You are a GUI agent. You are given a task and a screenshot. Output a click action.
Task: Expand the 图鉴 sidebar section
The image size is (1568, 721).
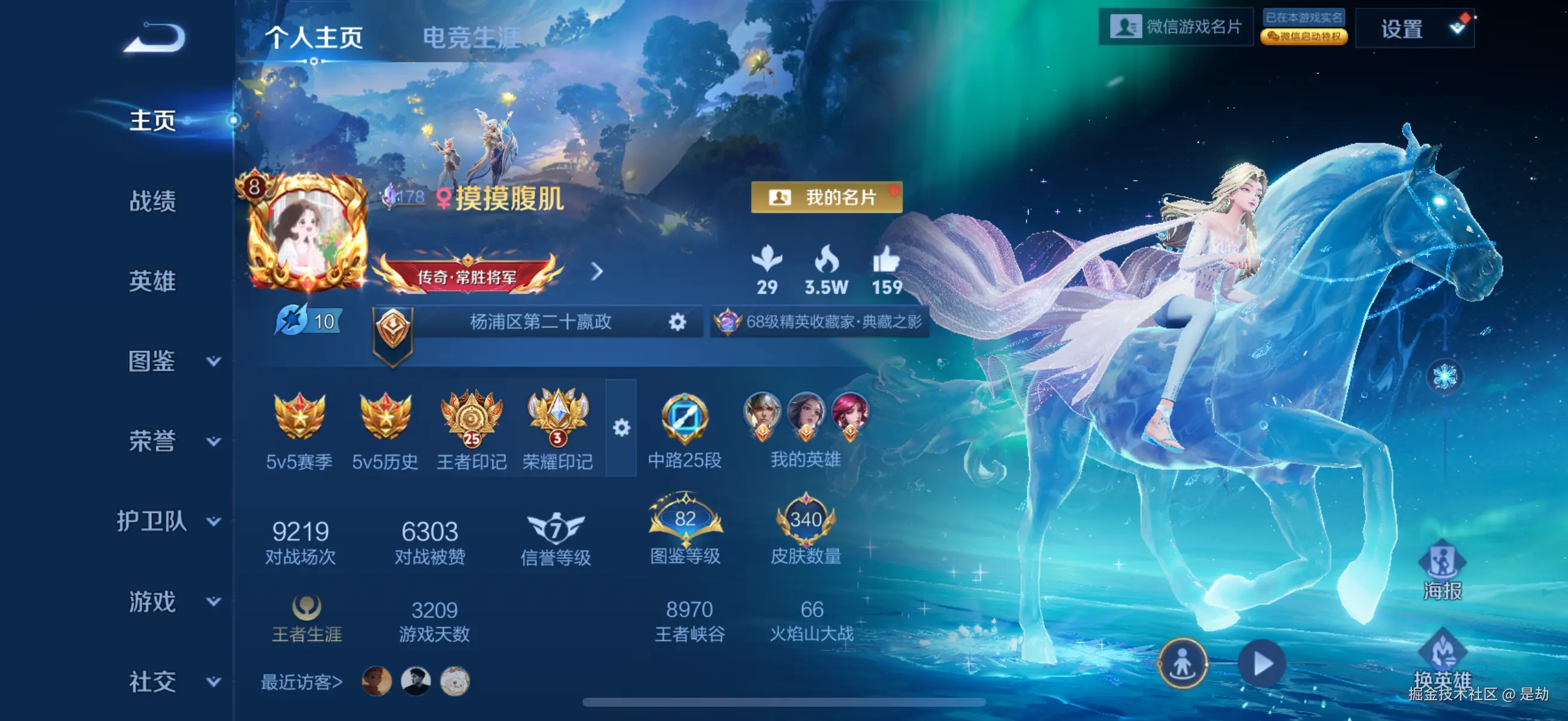pyautogui.click(x=151, y=361)
